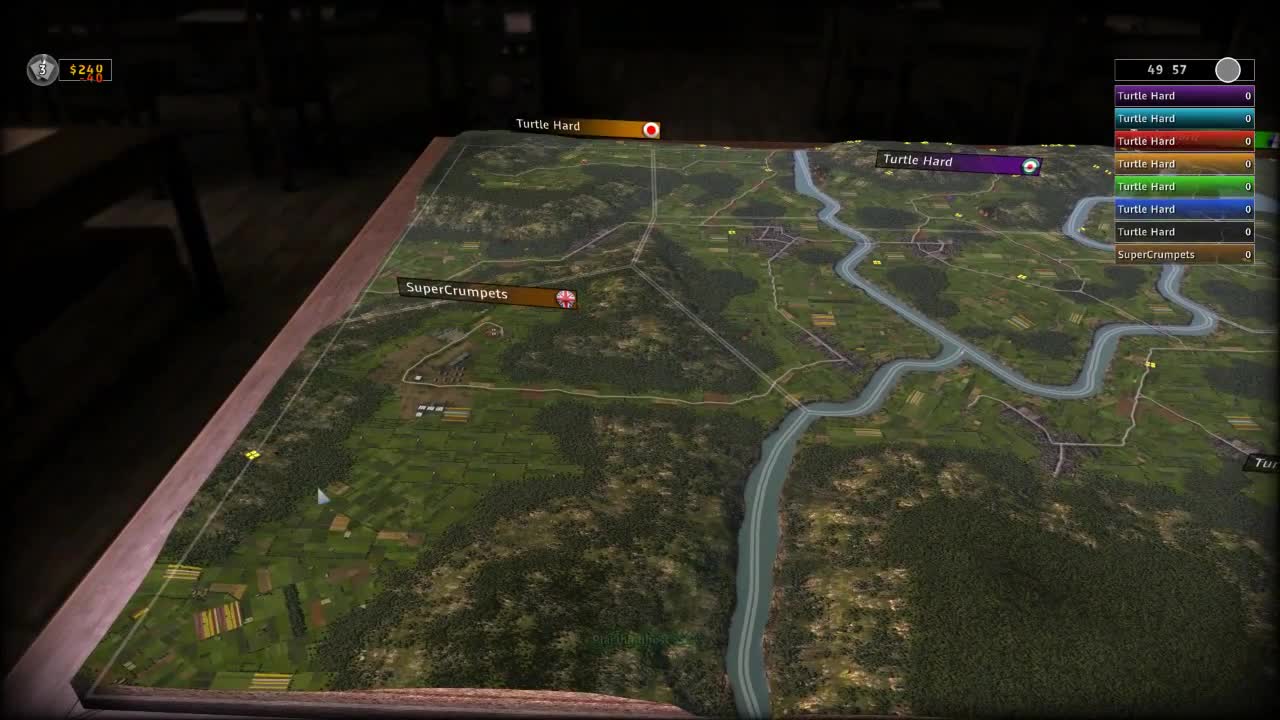Click the RAF roundel on purple Turtle Hard plate

pos(1029,165)
